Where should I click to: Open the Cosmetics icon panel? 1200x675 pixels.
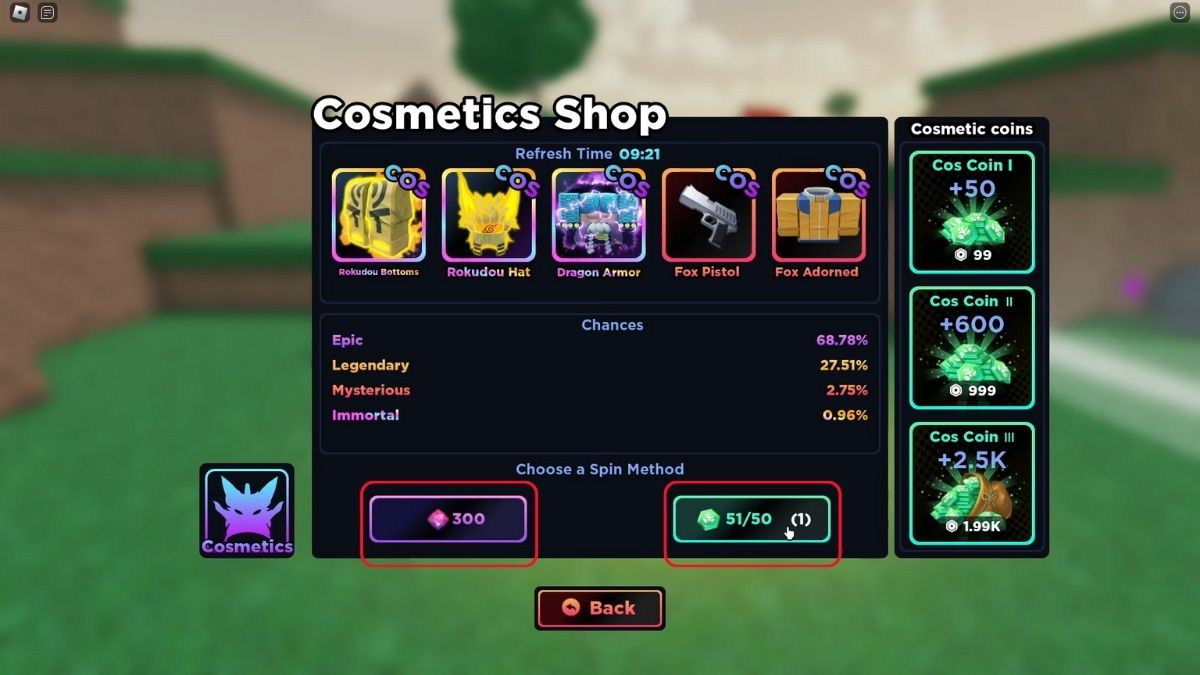point(247,510)
